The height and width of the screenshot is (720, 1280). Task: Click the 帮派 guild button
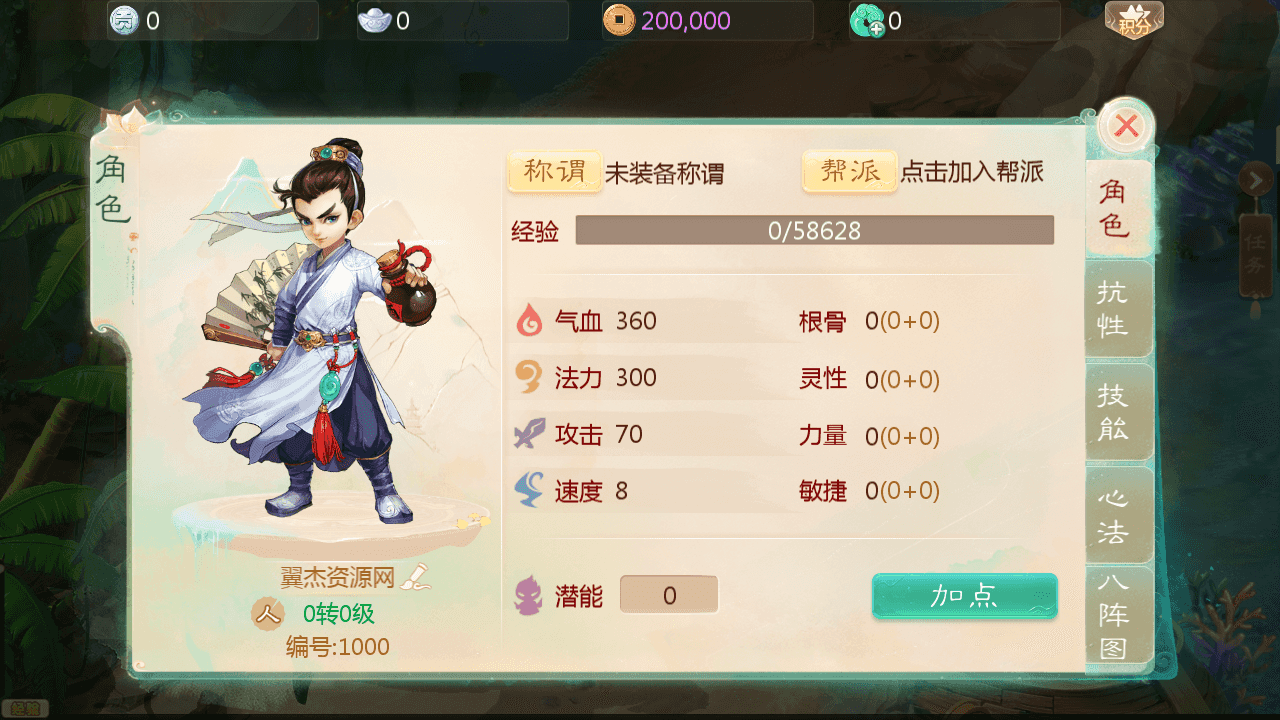click(x=849, y=172)
